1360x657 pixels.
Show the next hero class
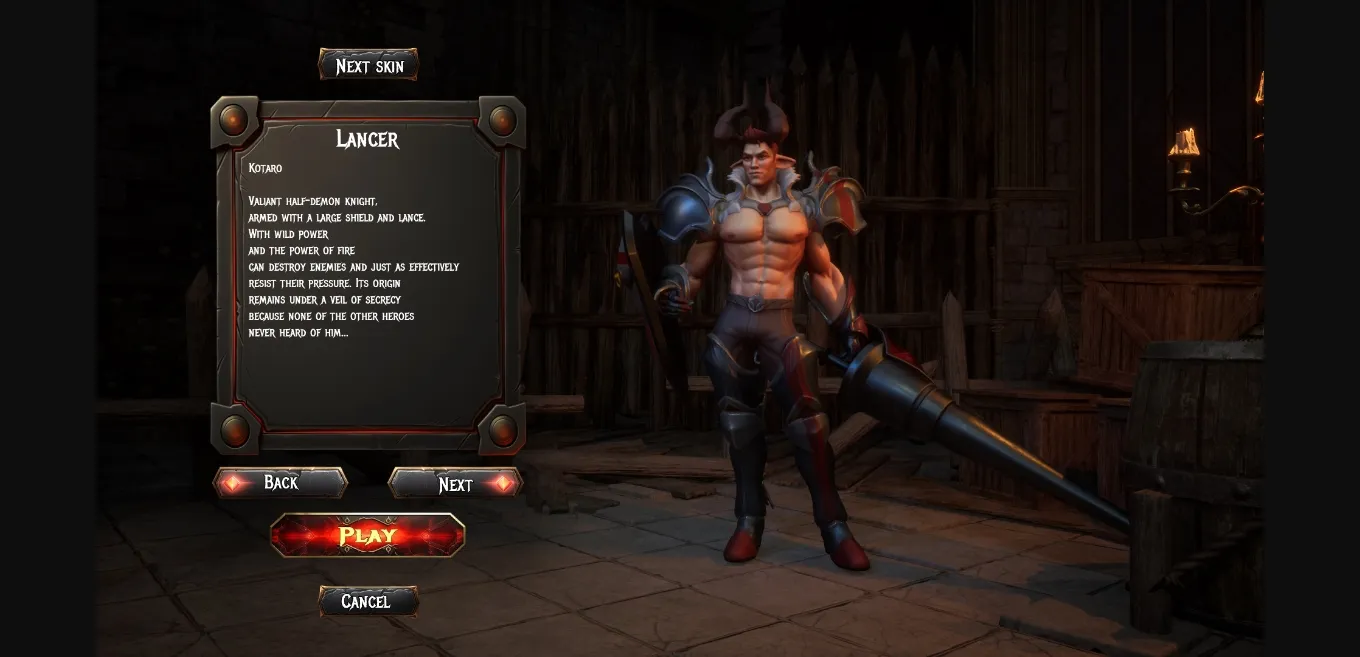[x=455, y=484]
